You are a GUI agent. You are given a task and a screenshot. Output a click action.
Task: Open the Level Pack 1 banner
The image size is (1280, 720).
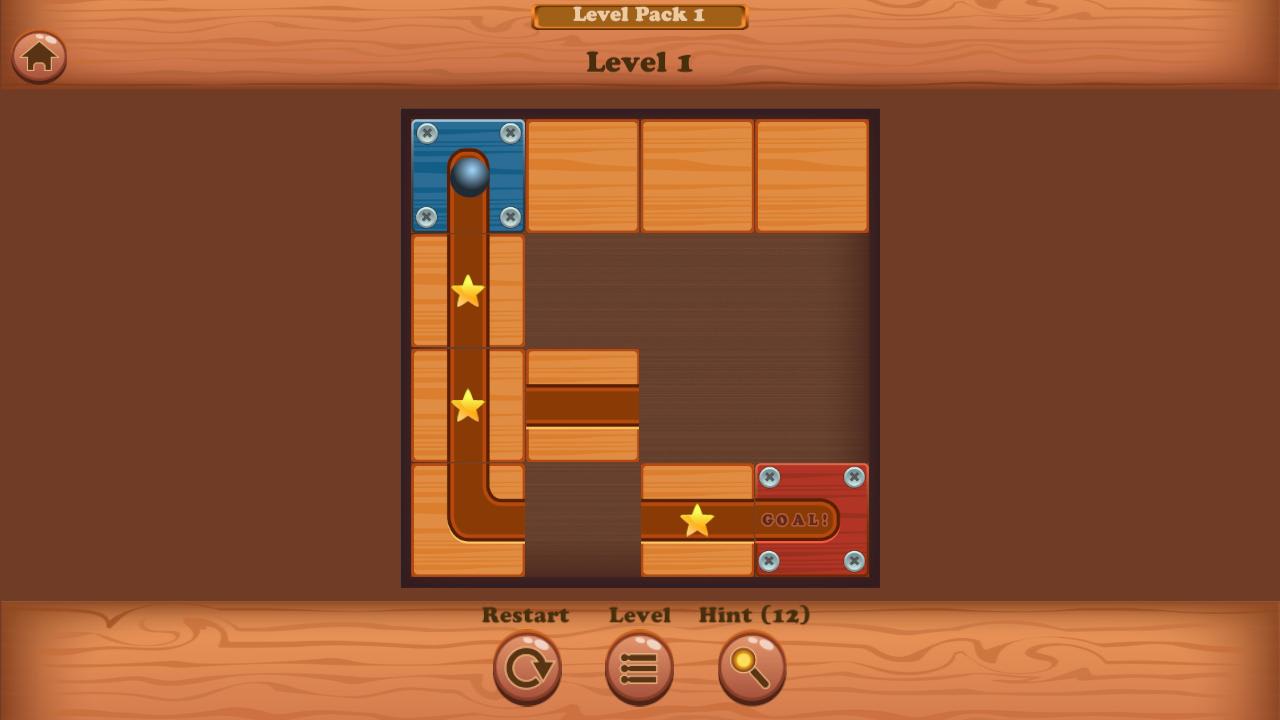click(639, 14)
